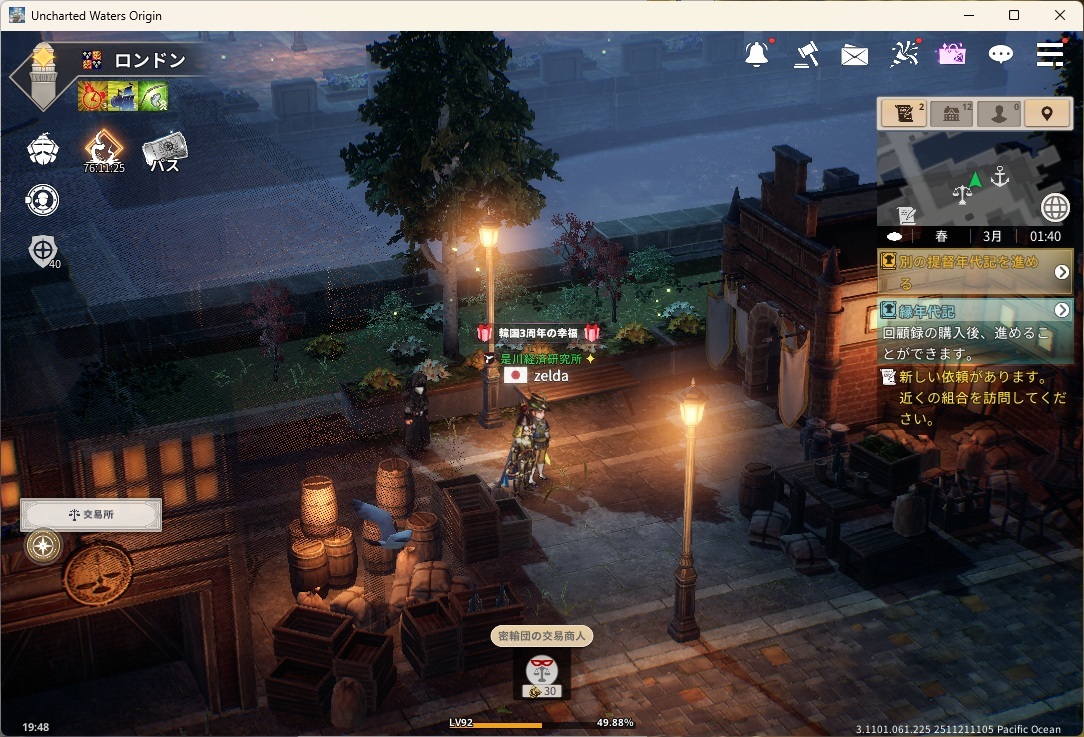This screenshot has height=737, width=1084.
Task: Open the mail envelope inbox
Action: coord(854,55)
